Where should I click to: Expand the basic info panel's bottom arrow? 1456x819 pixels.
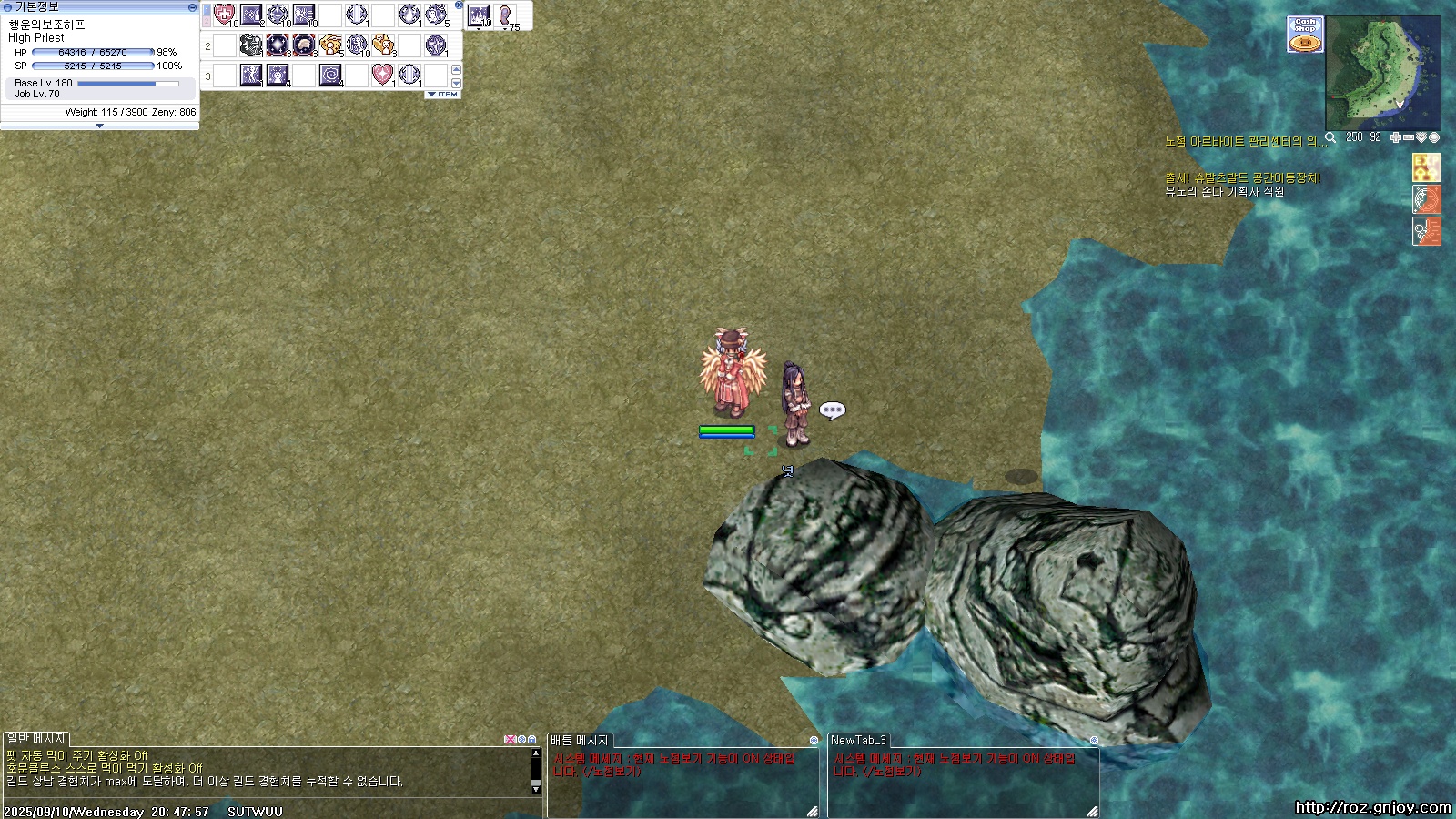[x=99, y=126]
